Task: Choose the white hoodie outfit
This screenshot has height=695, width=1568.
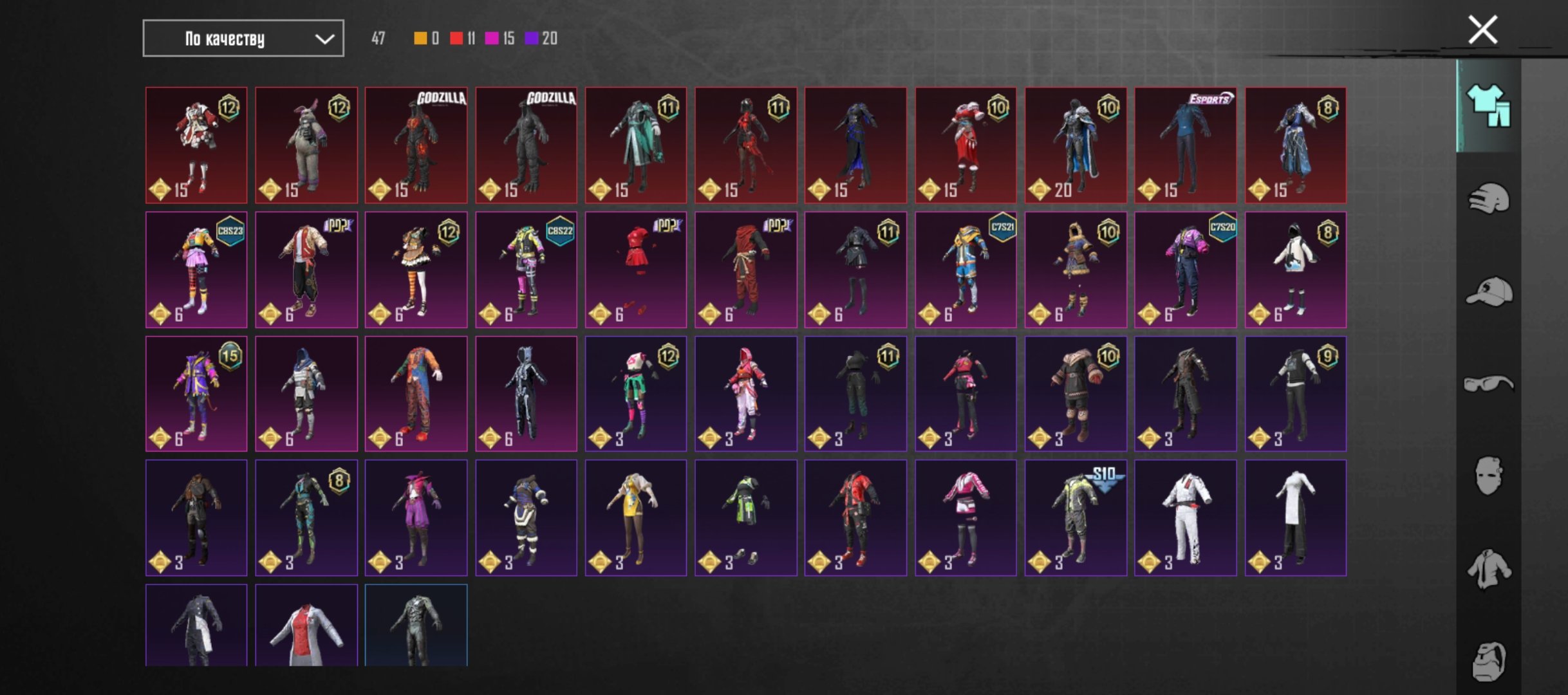Action: click(1295, 270)
